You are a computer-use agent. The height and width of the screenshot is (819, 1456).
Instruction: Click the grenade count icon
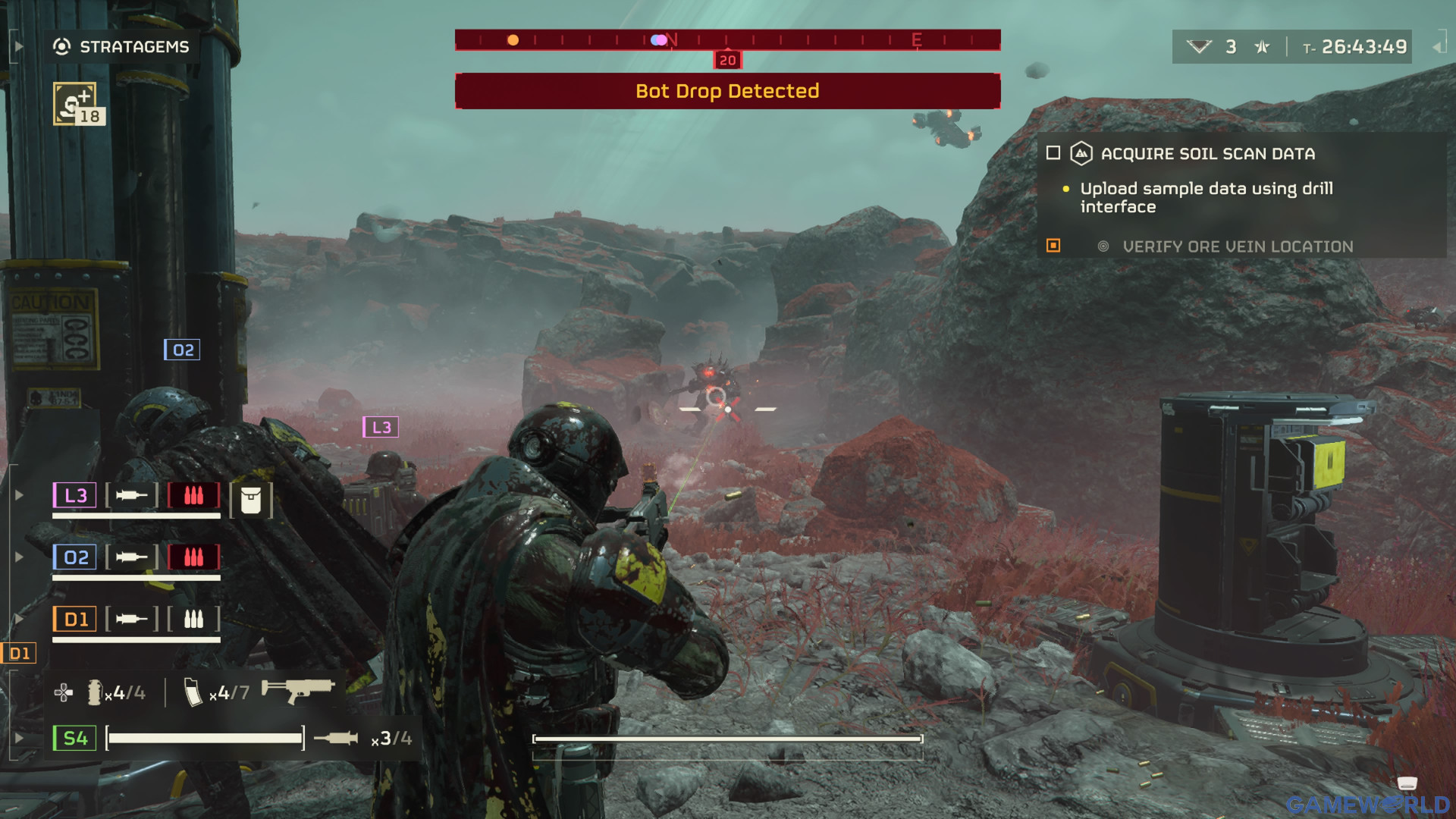click(x=95, y=692)
